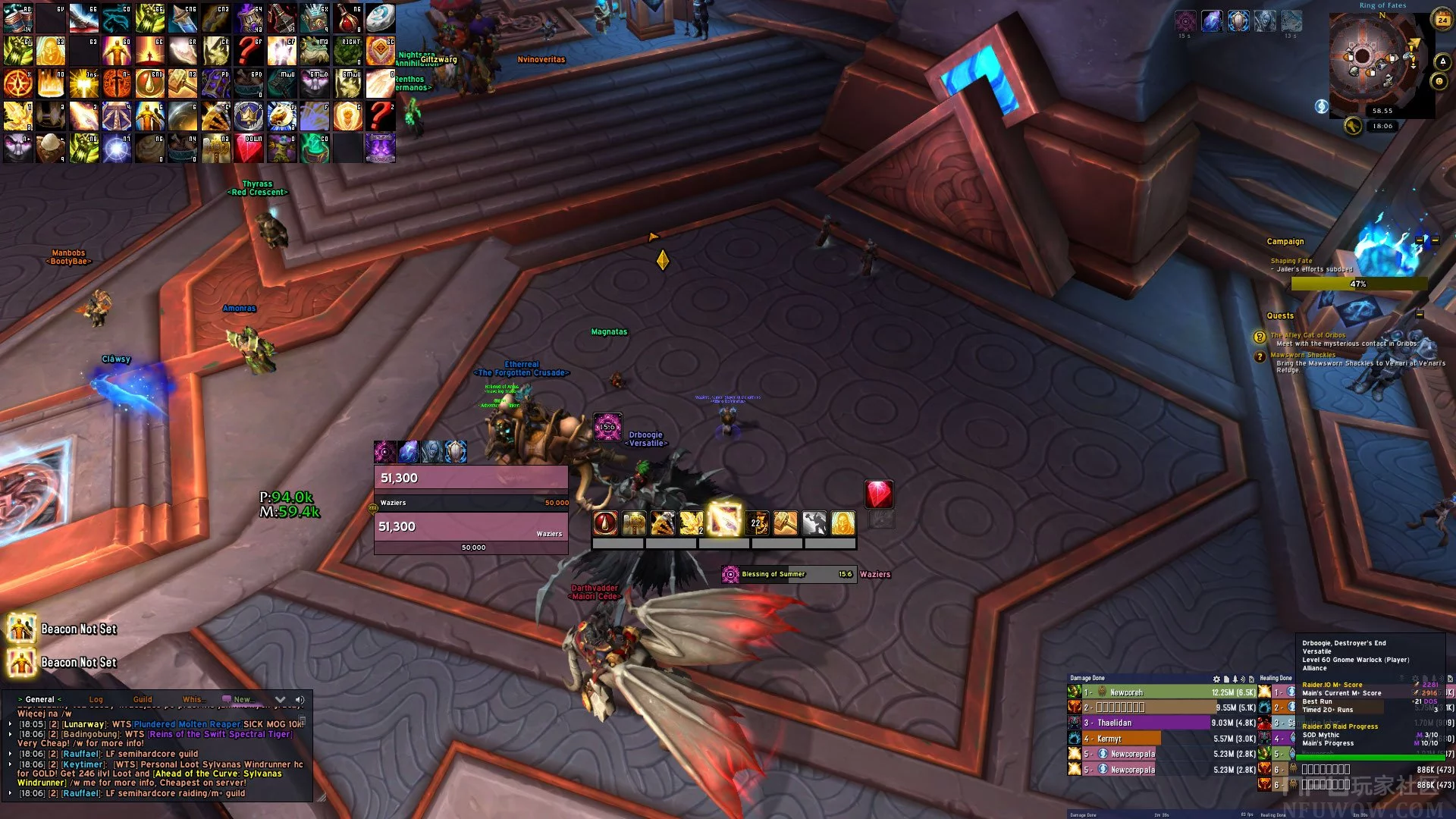The width and height of the screenshot is (1456, 819).
Task: Open the Whisper chat tab
Action: tap(193, 700)
